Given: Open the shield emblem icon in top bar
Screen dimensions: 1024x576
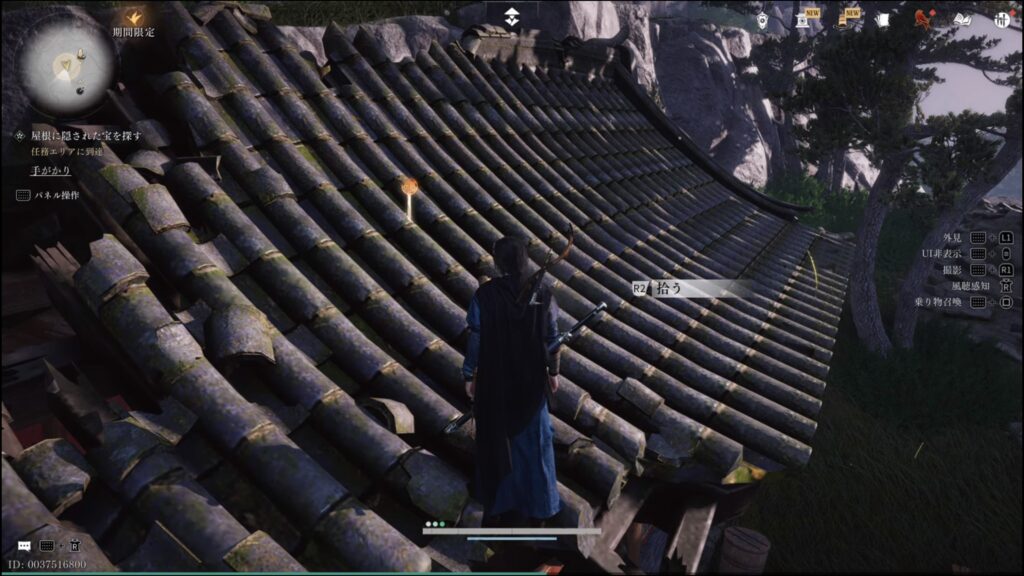Looking at the screenshot, I should [762, 19].
